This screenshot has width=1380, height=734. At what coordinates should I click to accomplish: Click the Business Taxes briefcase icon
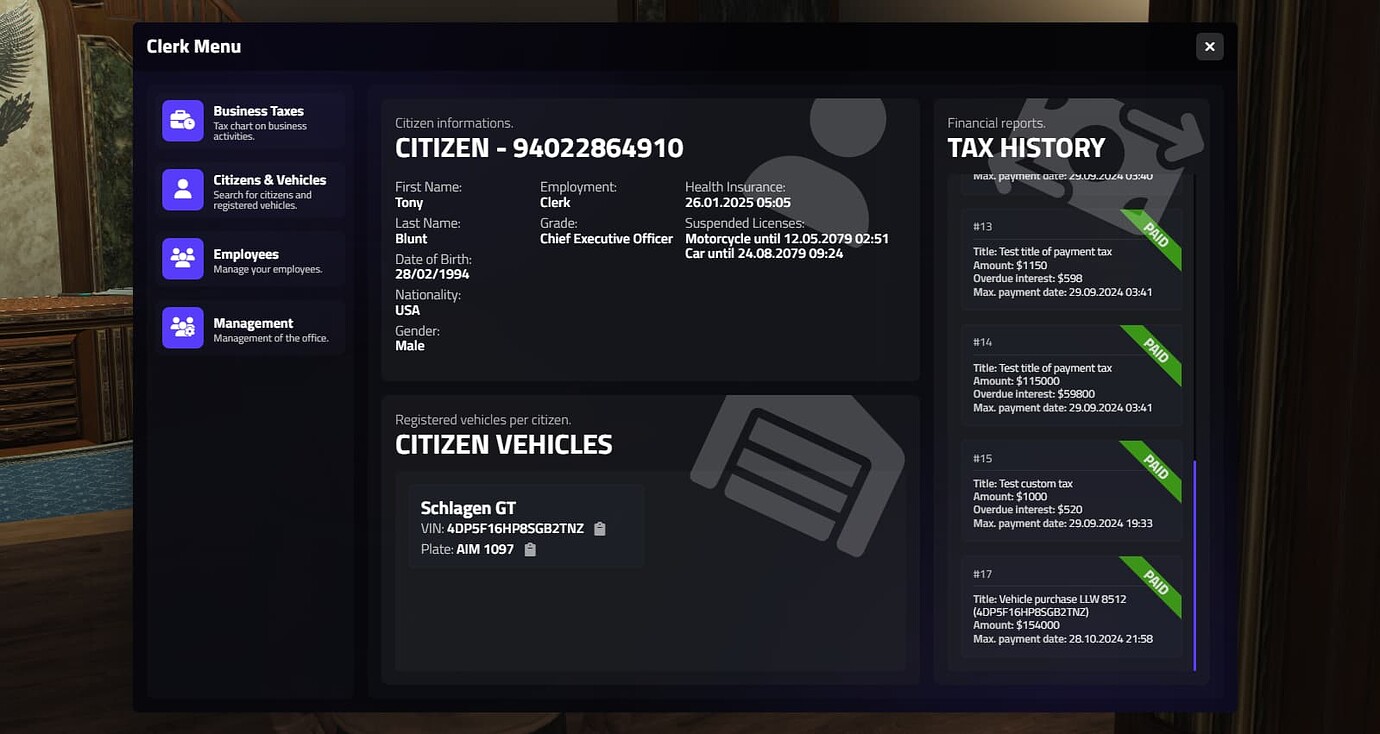pos(182,119)
